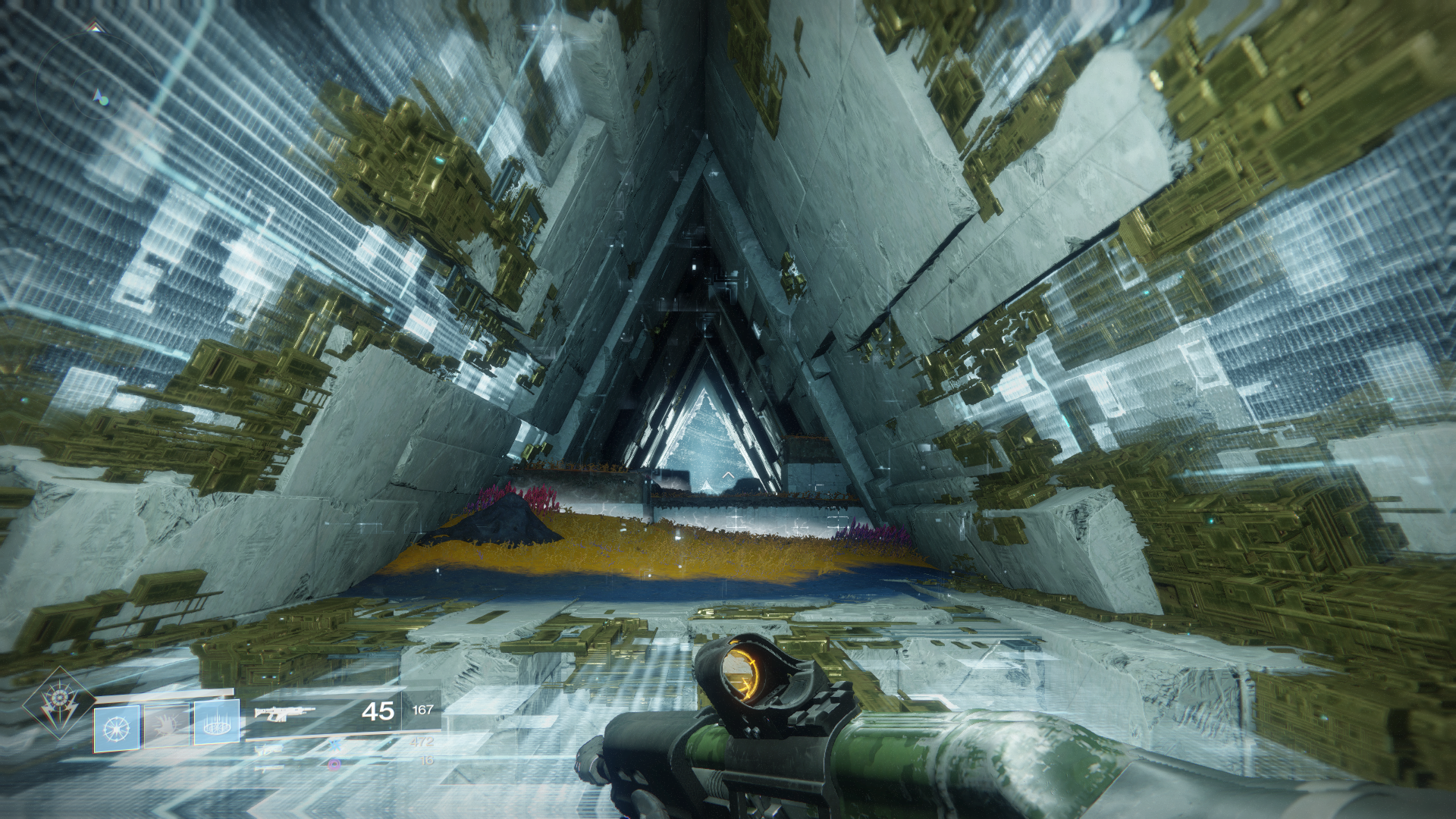Select the equipped auto rifle weapon icon
This screenshot has height=819, width=1456.
[x=284, y=713]
